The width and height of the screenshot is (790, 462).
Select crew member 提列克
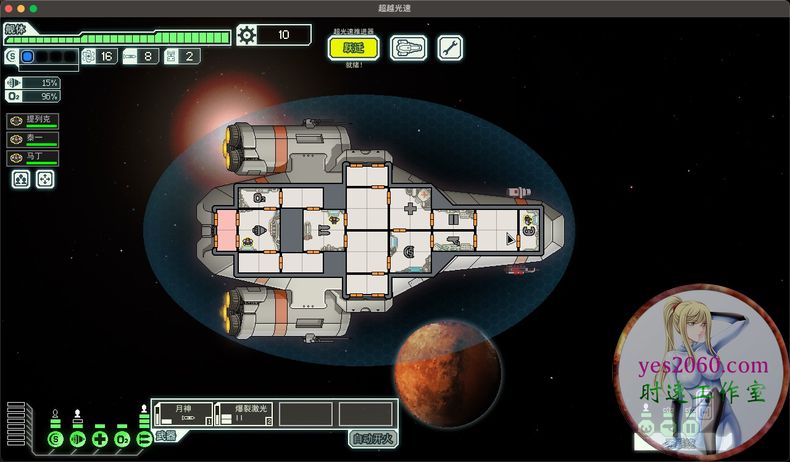pos(32,121)
